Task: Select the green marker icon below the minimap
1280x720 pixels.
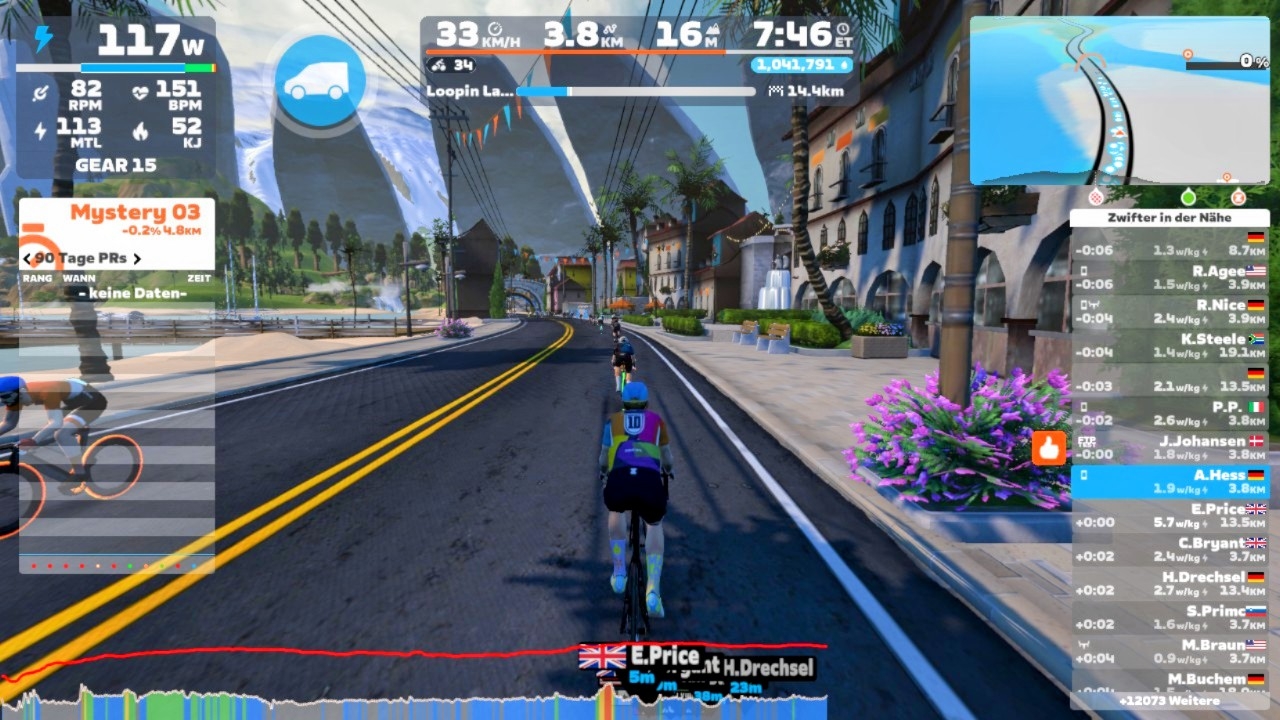Action: (1188, 197)
